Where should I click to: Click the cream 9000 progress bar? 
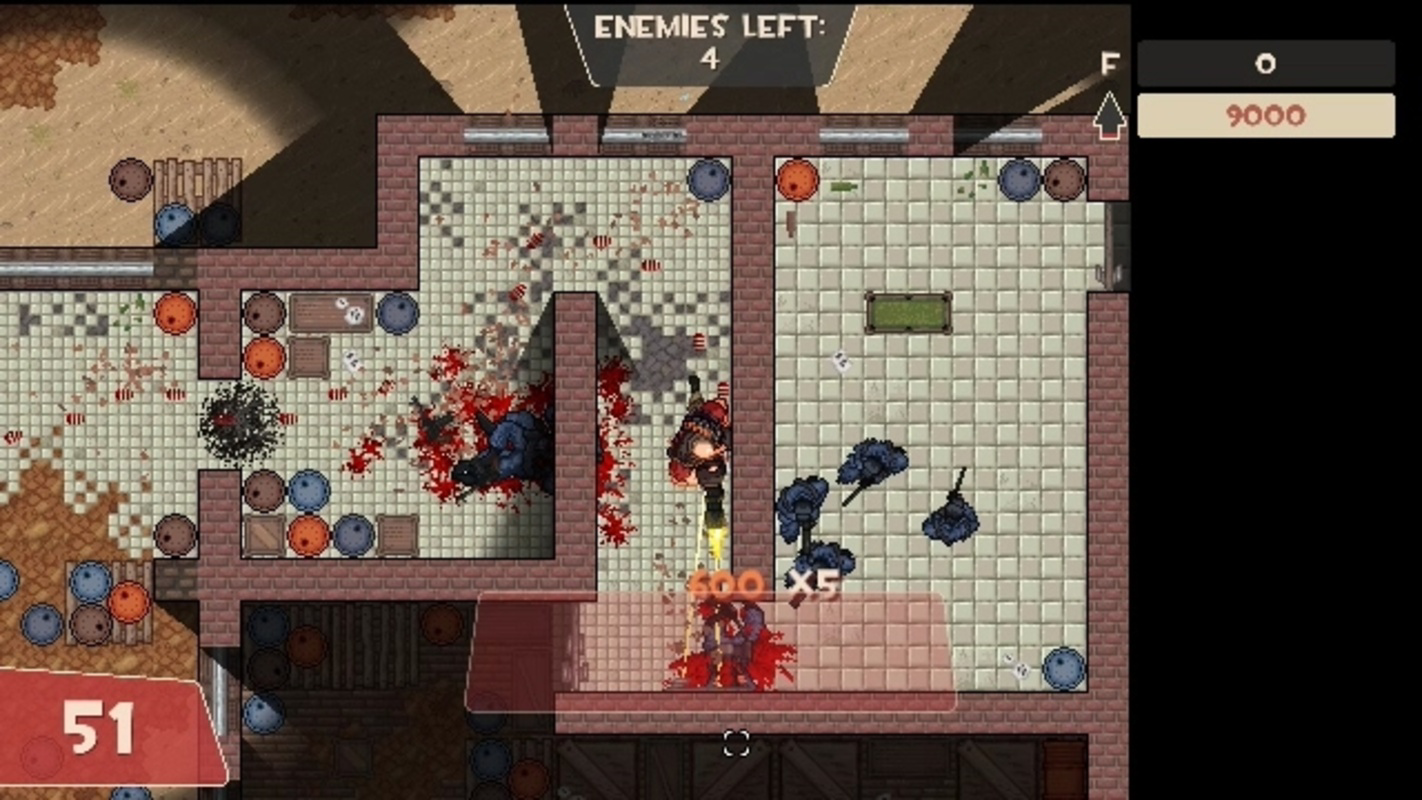(1265, 115)
